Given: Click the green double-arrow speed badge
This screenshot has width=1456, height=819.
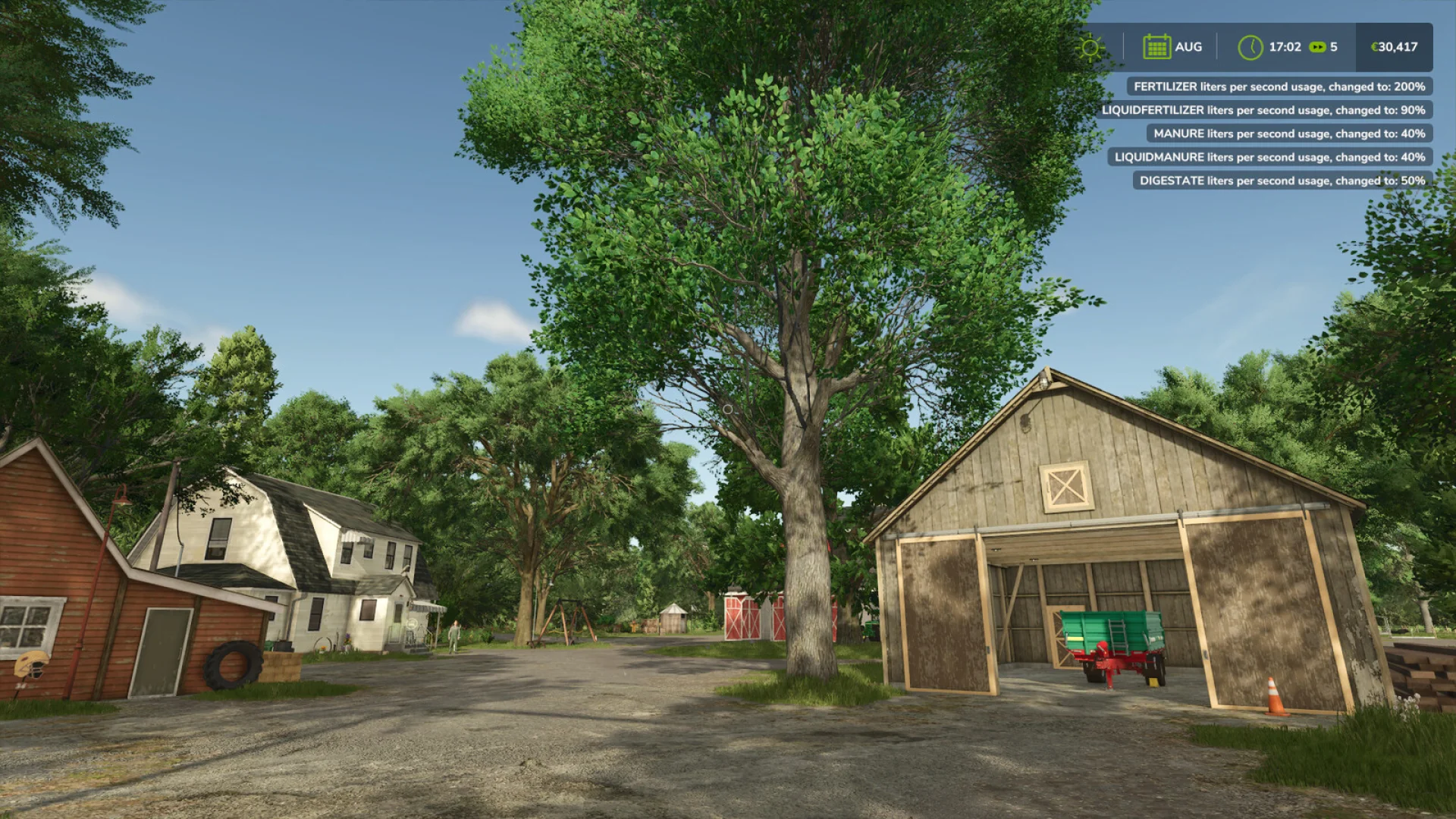Looking at the screenshot, I should click(1319, 47).
